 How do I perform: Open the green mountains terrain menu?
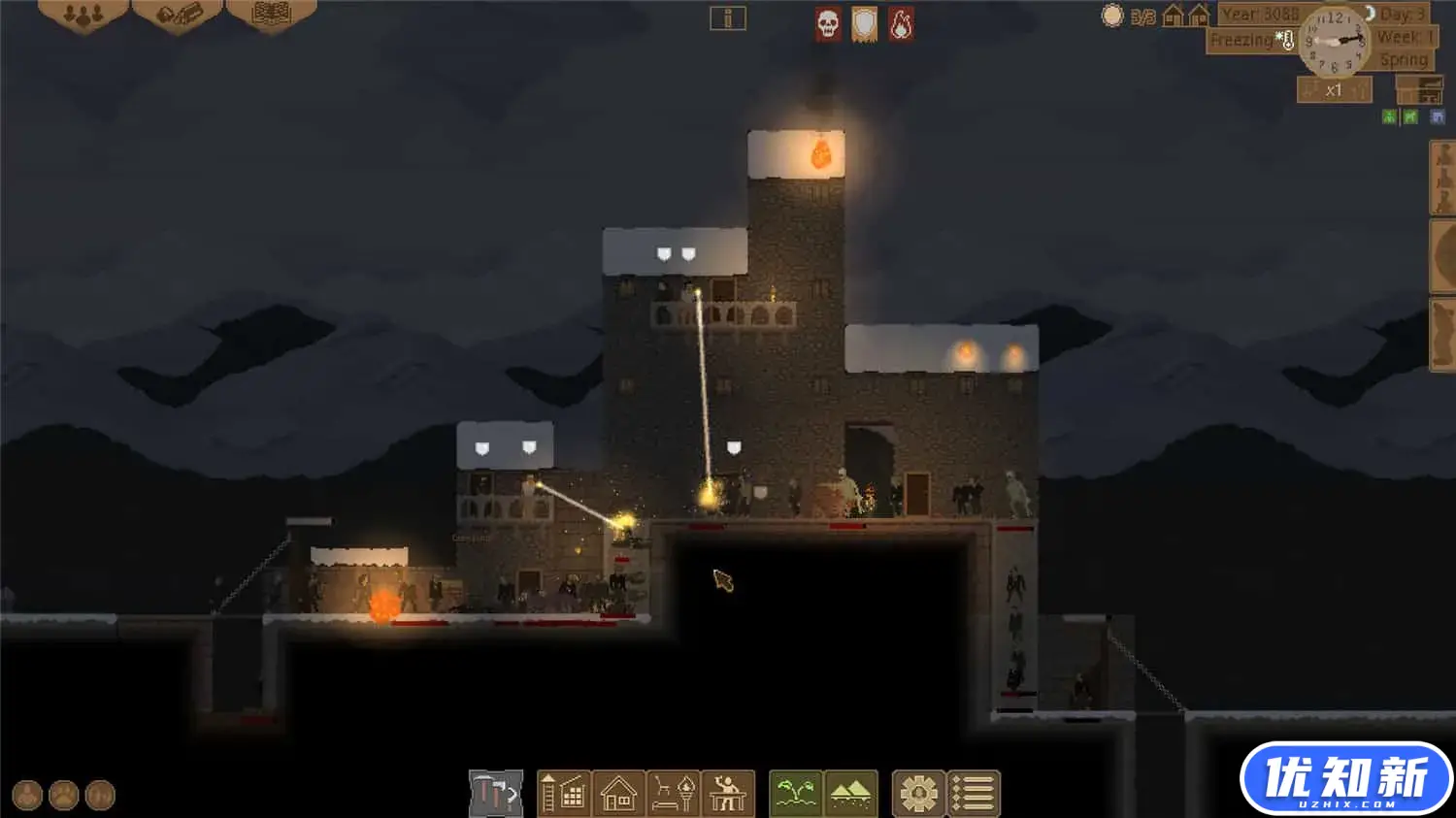(x=851, y=793)
